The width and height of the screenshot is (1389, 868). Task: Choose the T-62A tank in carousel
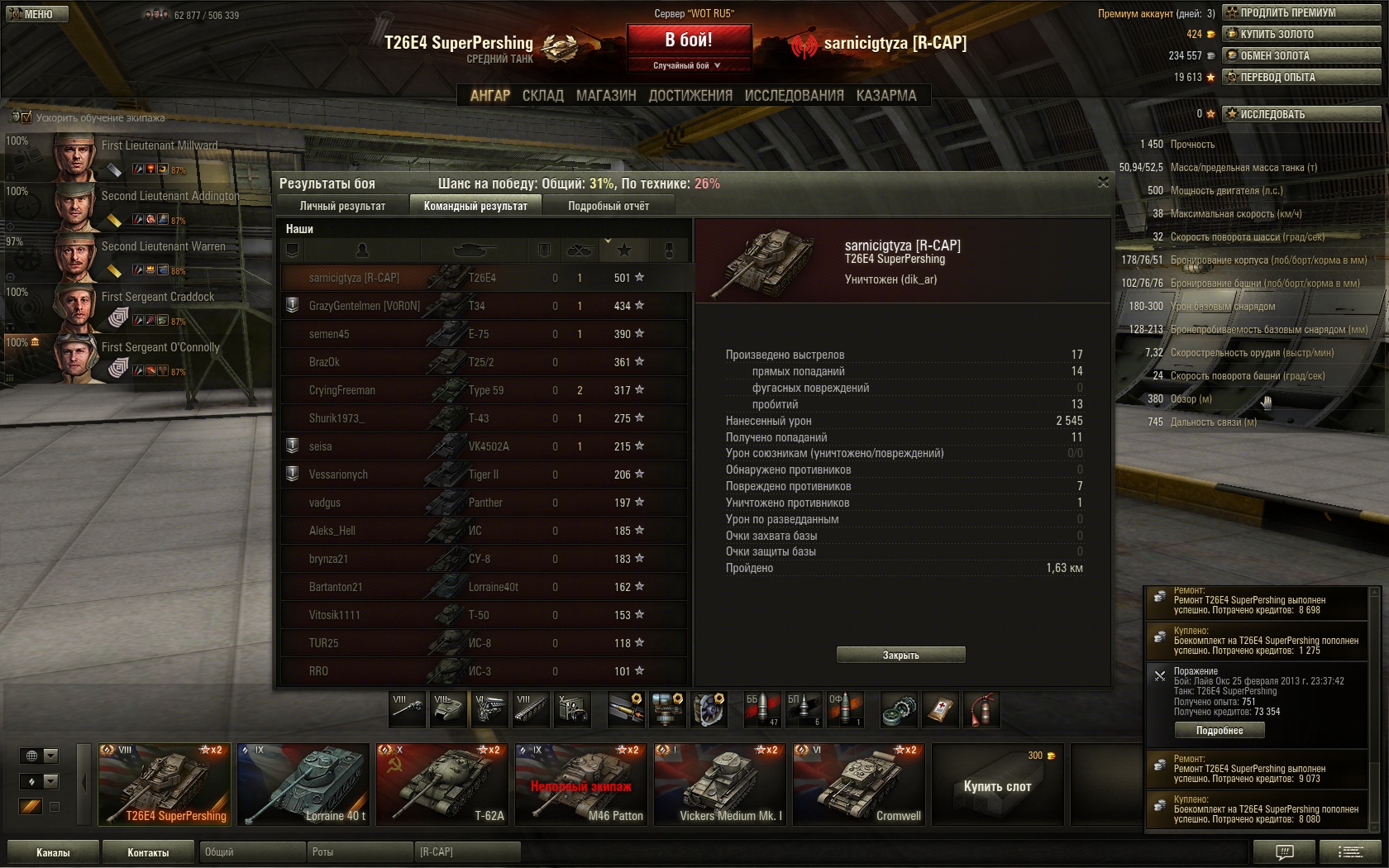[x=442, y=785]
